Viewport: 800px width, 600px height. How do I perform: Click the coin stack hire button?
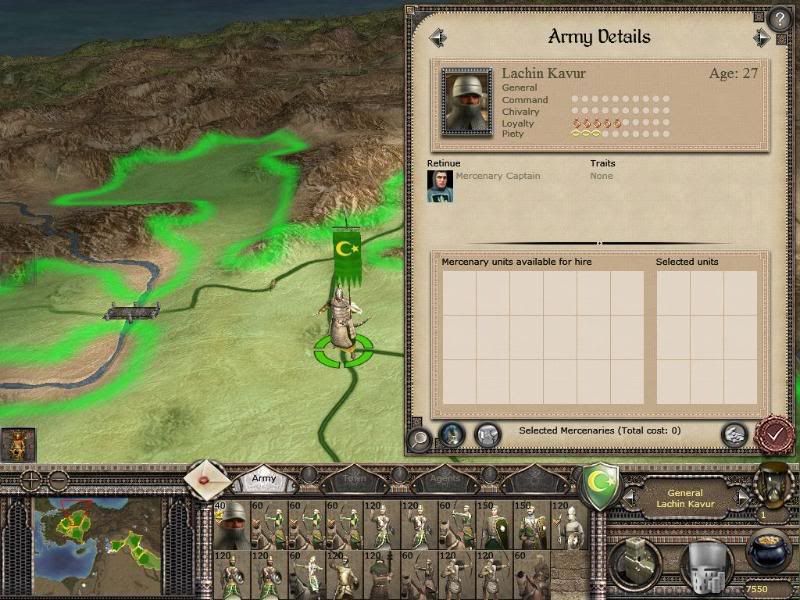click(734, 434)
